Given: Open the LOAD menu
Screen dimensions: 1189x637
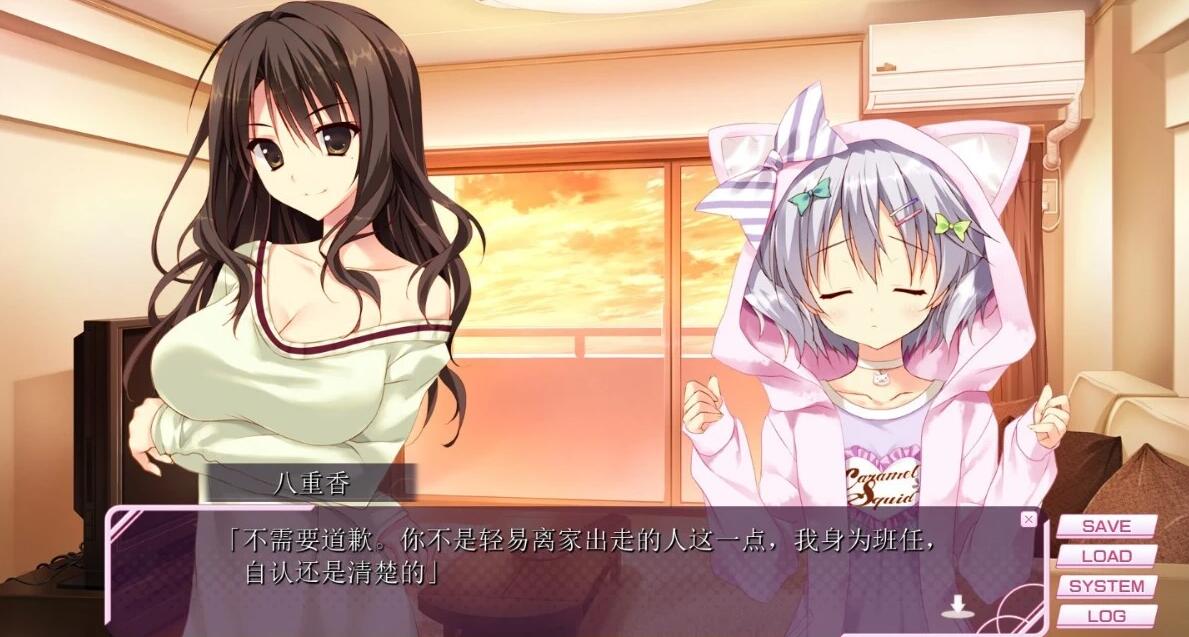Looking at the screenshot, I should click(x=1106, y=556).
